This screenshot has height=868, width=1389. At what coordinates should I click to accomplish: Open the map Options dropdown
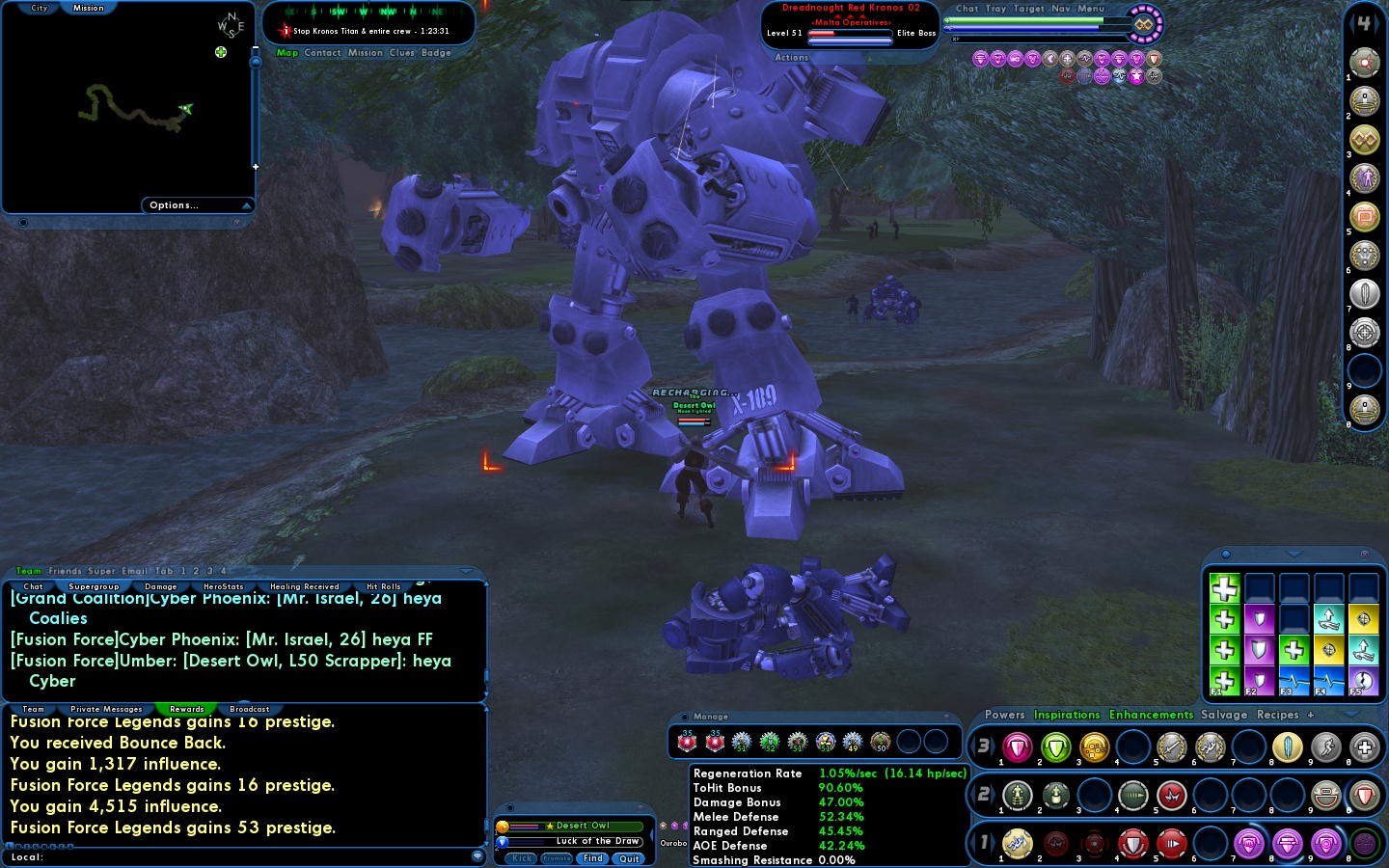[198, 205]
